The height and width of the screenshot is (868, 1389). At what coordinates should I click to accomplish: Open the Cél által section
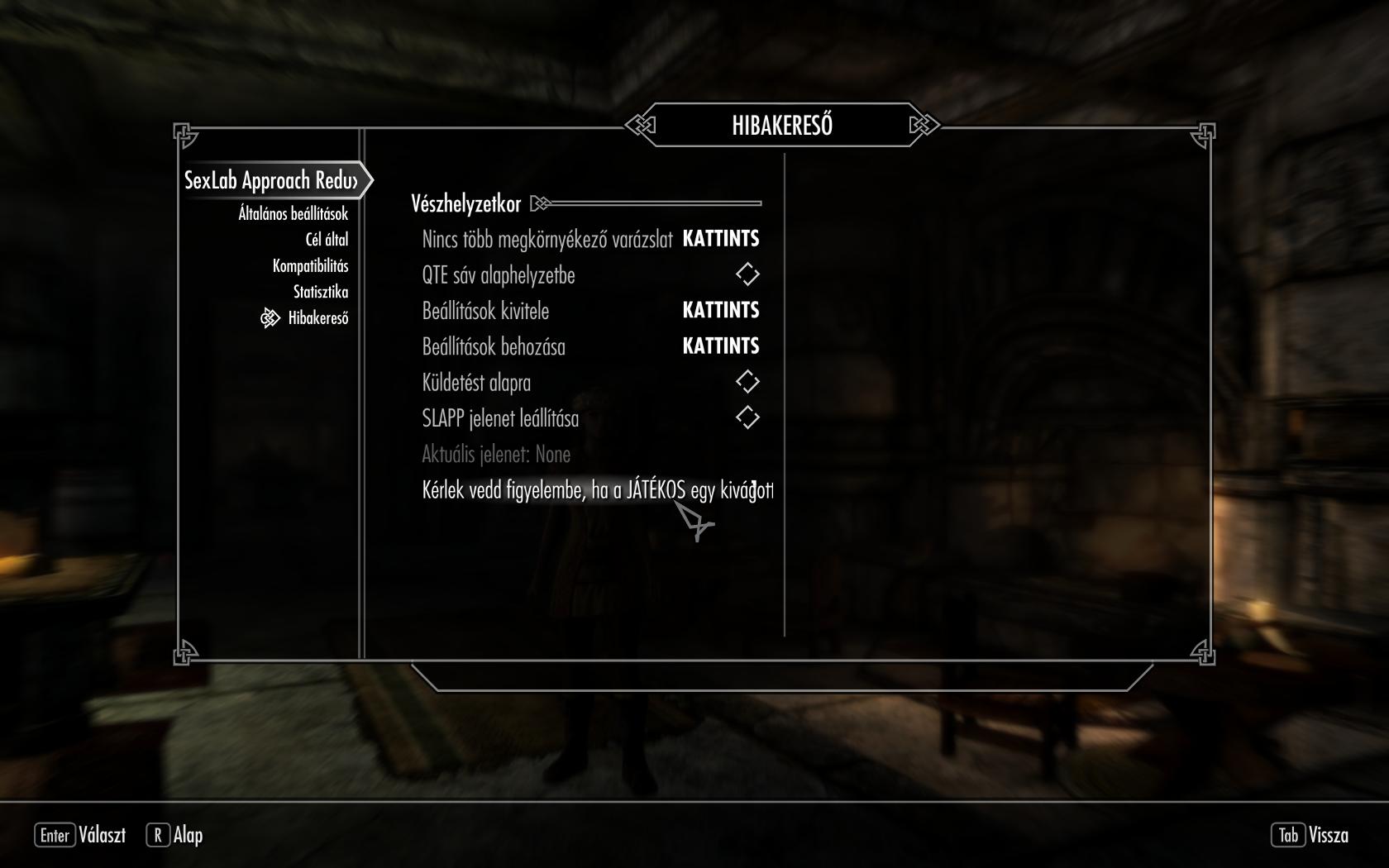[x=326, y=239]
